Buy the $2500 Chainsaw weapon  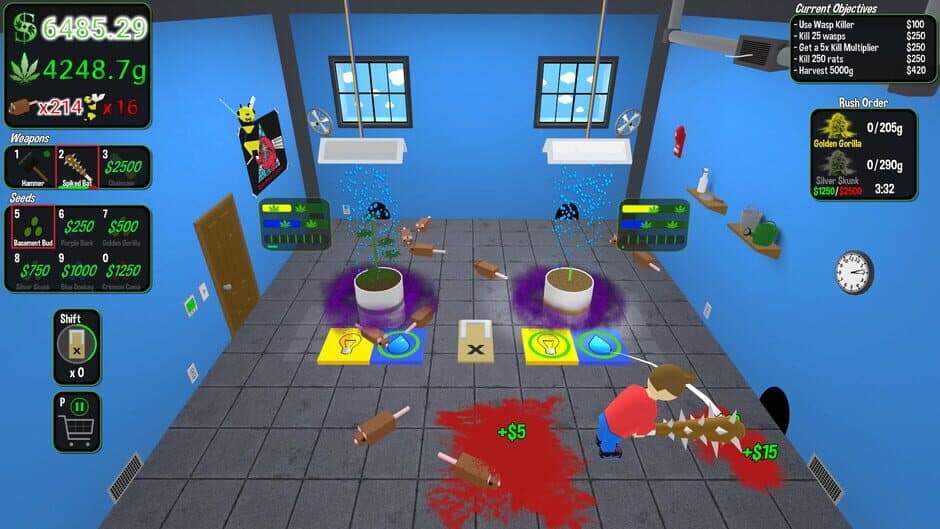coord(123,168)
